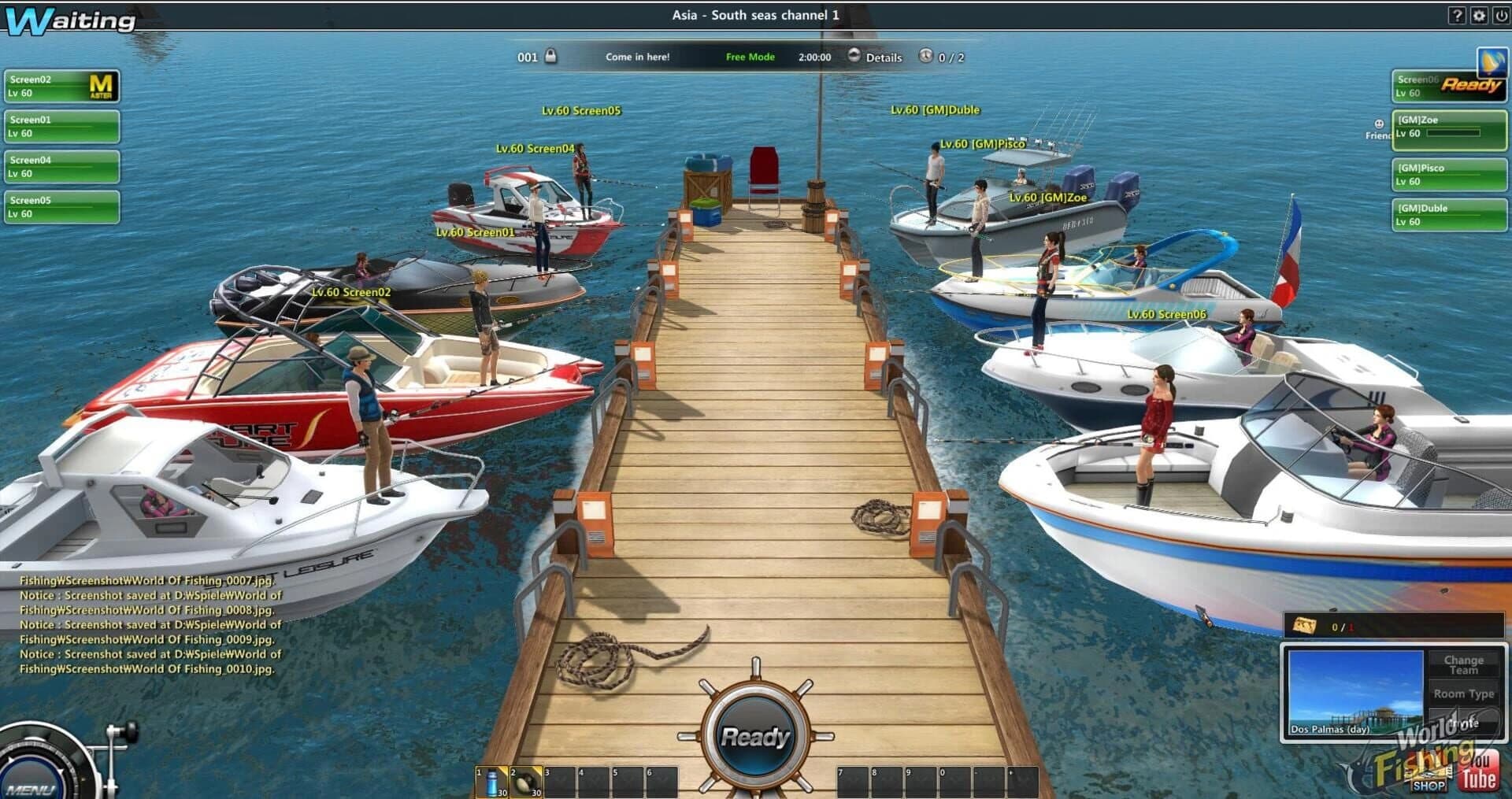Click the YouTube icon in bottom corner
The width and height of the screenshot is (1512, 799).
pyautogui.click(x=1479, y=771)
